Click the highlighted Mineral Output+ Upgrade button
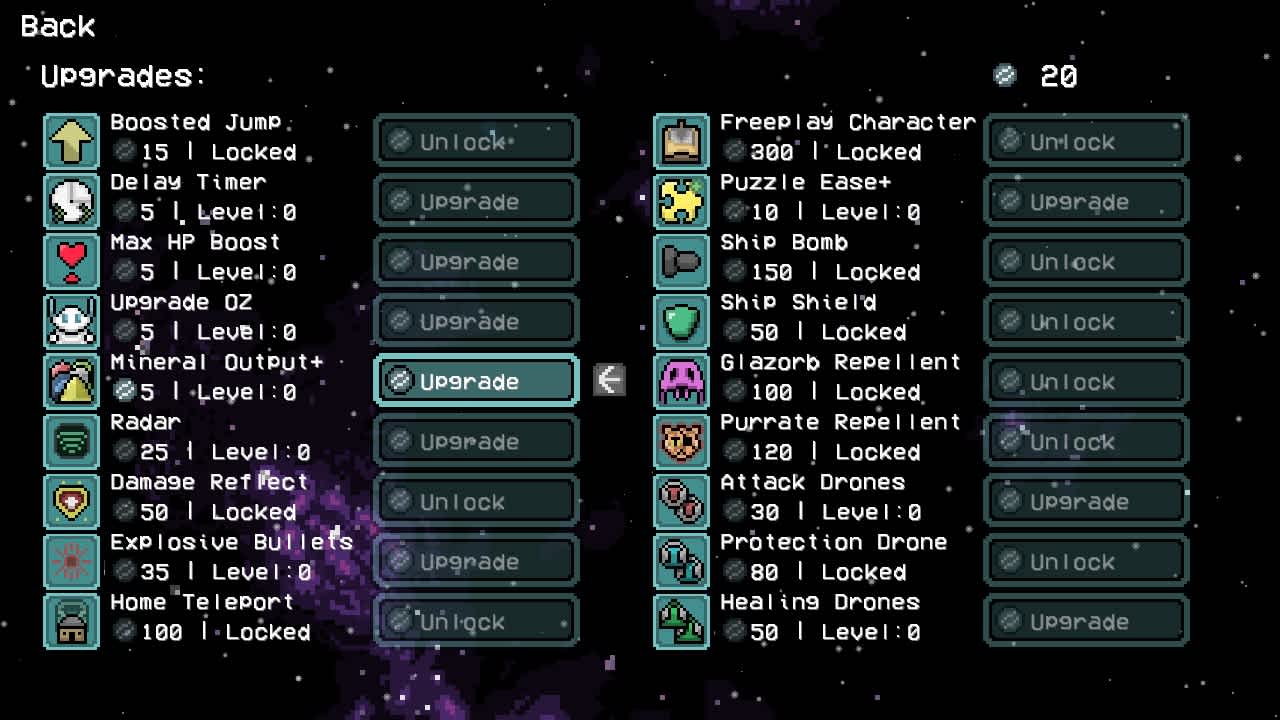 point(475,381)
